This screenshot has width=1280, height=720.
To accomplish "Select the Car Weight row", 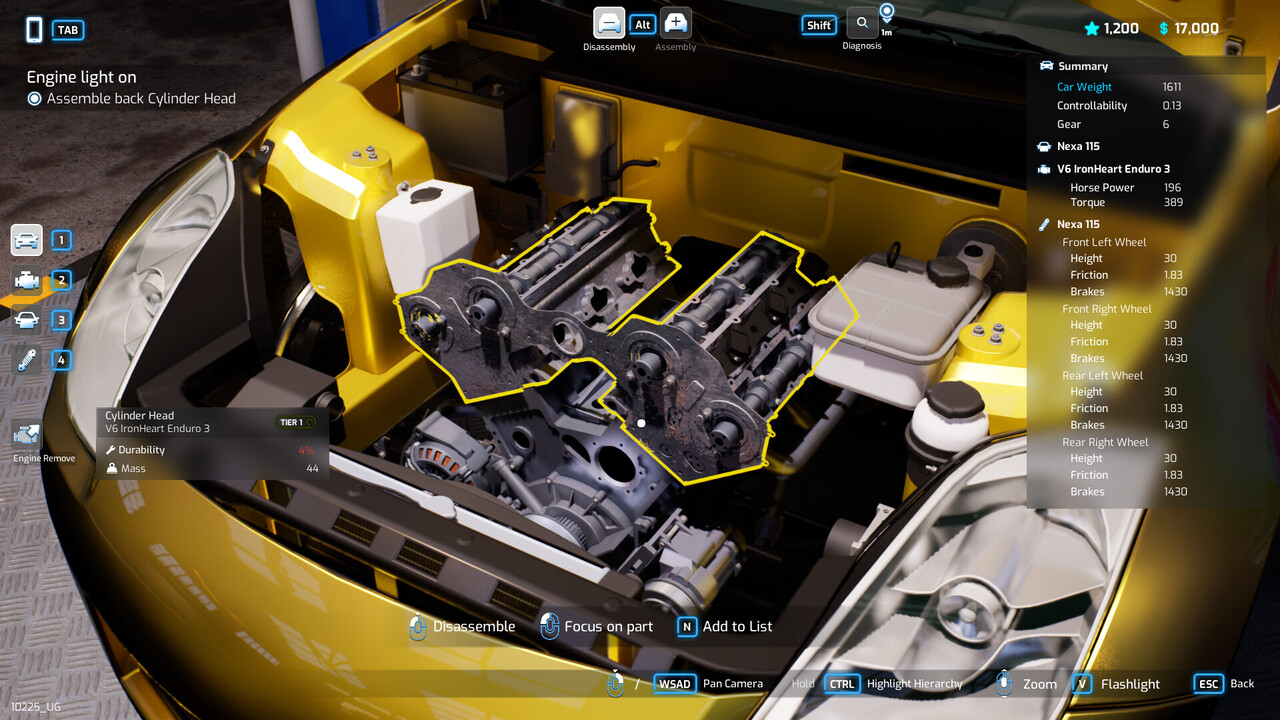I will coord(1084,87).
